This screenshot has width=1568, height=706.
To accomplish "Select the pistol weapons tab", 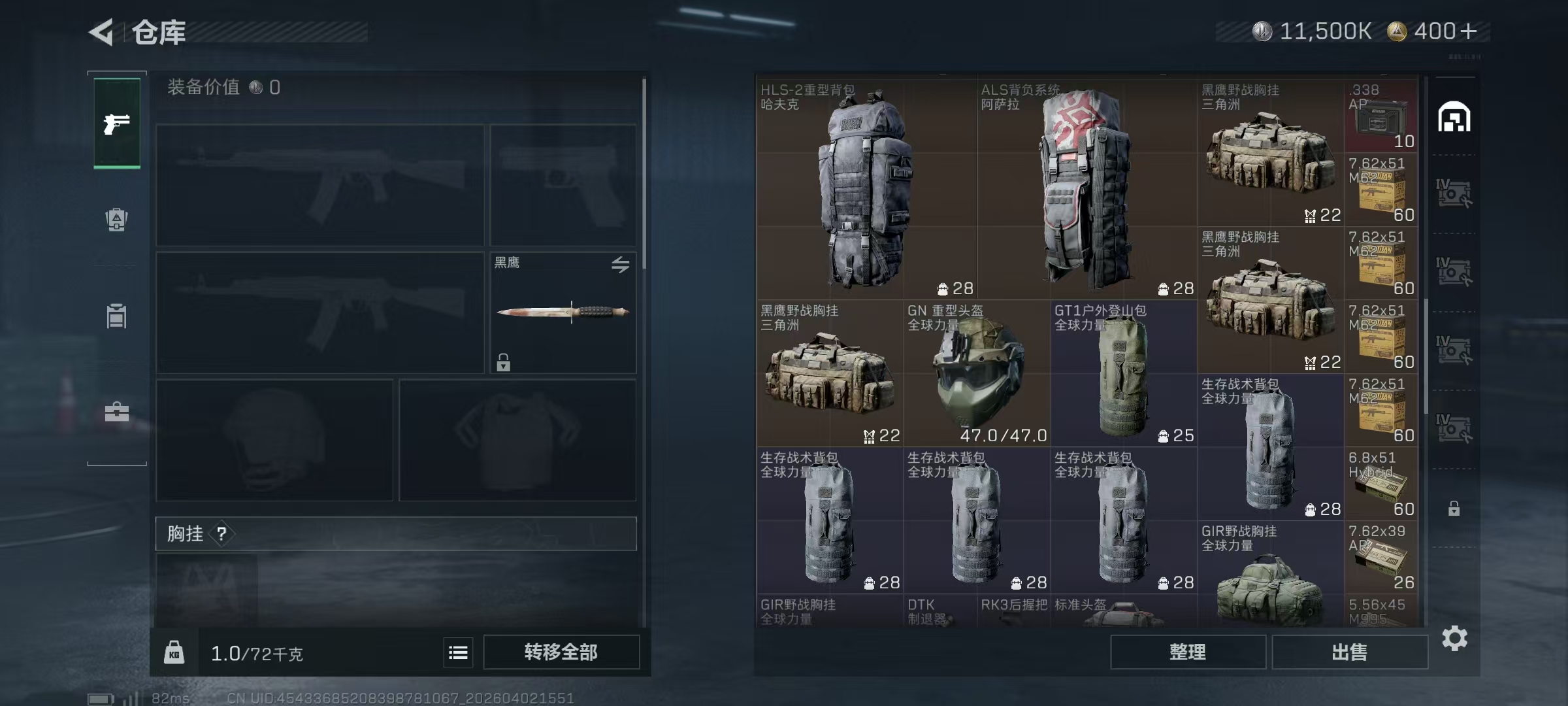I will pyautogui.click(x=117, y=123).
